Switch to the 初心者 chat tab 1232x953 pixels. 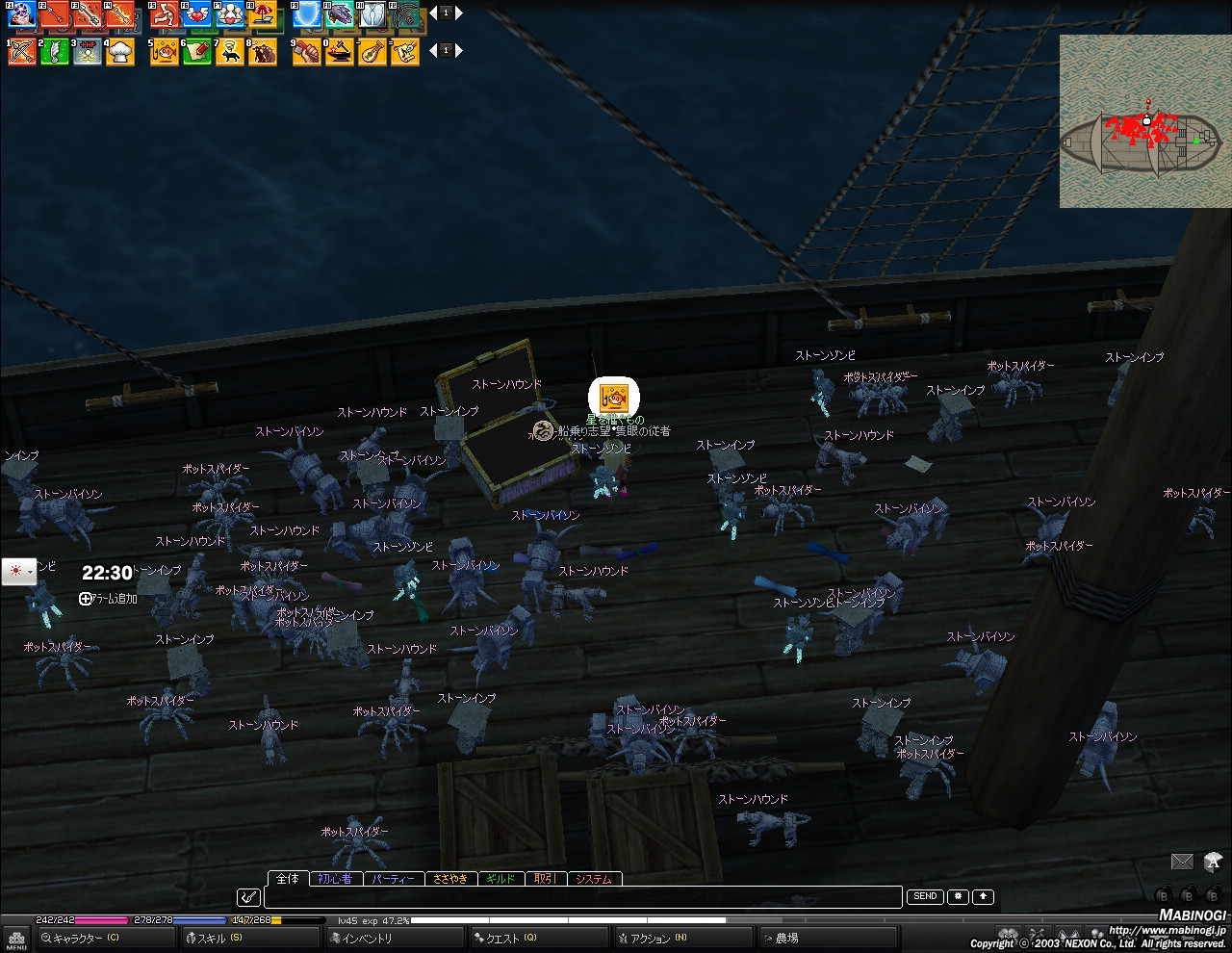(x=335, y=879)
